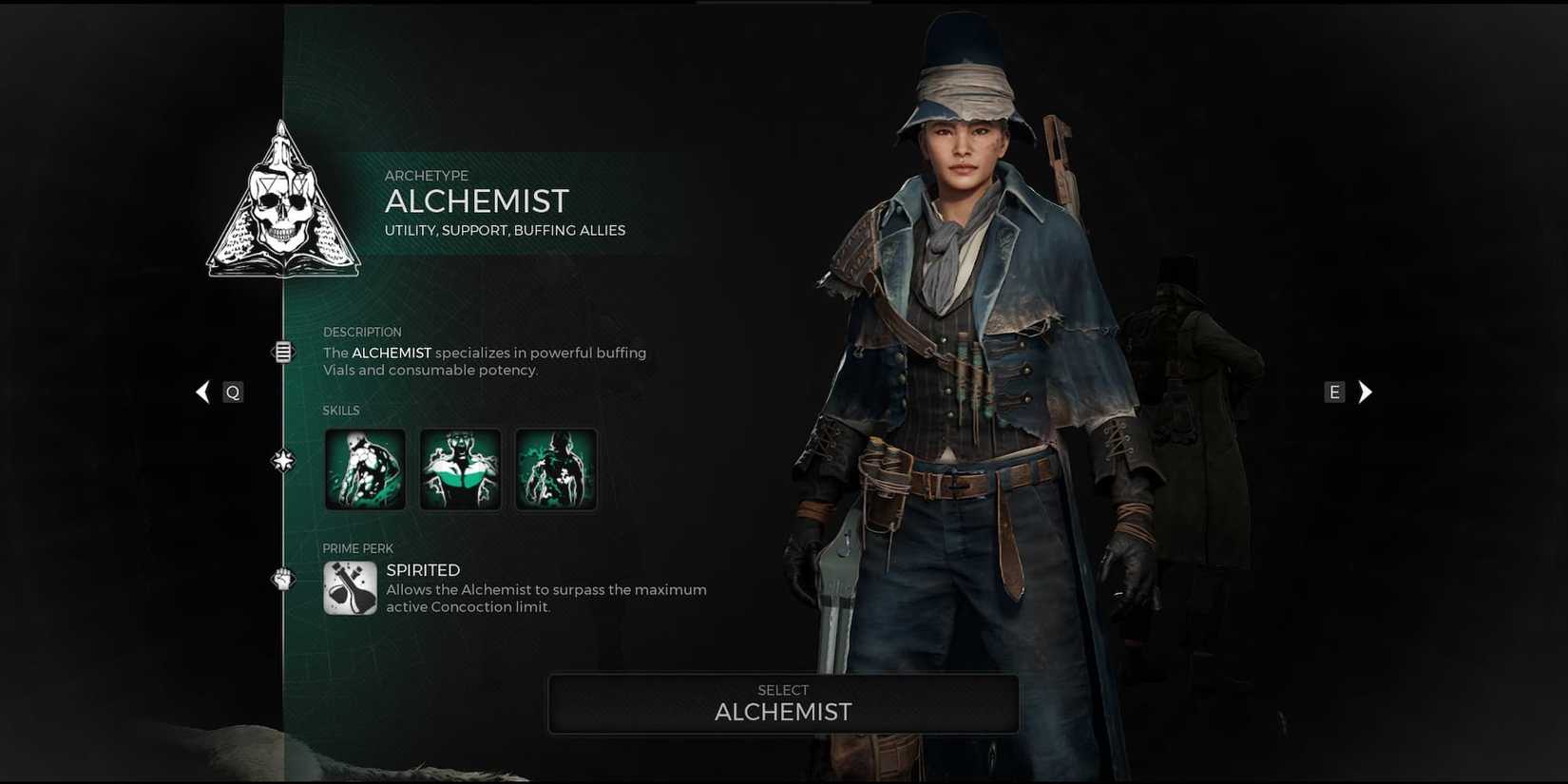This screenshot has width=1568, height=784.
Task: Click the highlighted ALCHEMIST word in description
Action: pos(391,353)
